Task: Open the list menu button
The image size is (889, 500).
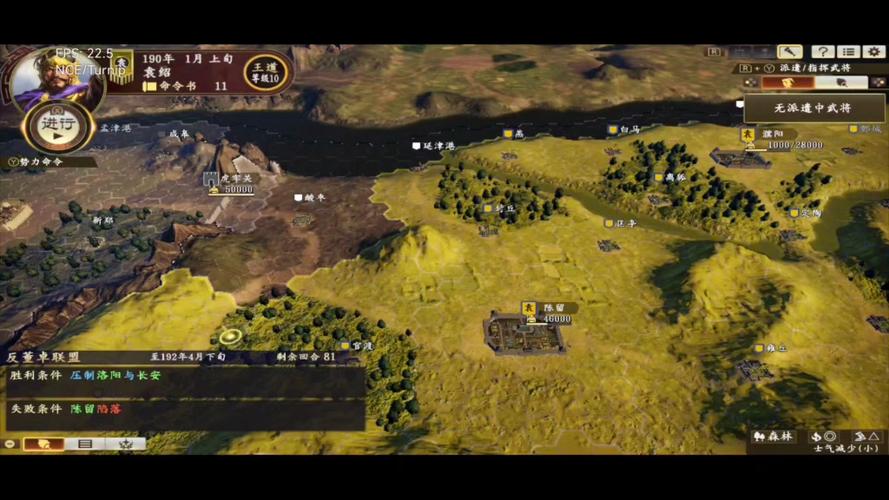Action: pyautogui.click(x=848, y=52)
